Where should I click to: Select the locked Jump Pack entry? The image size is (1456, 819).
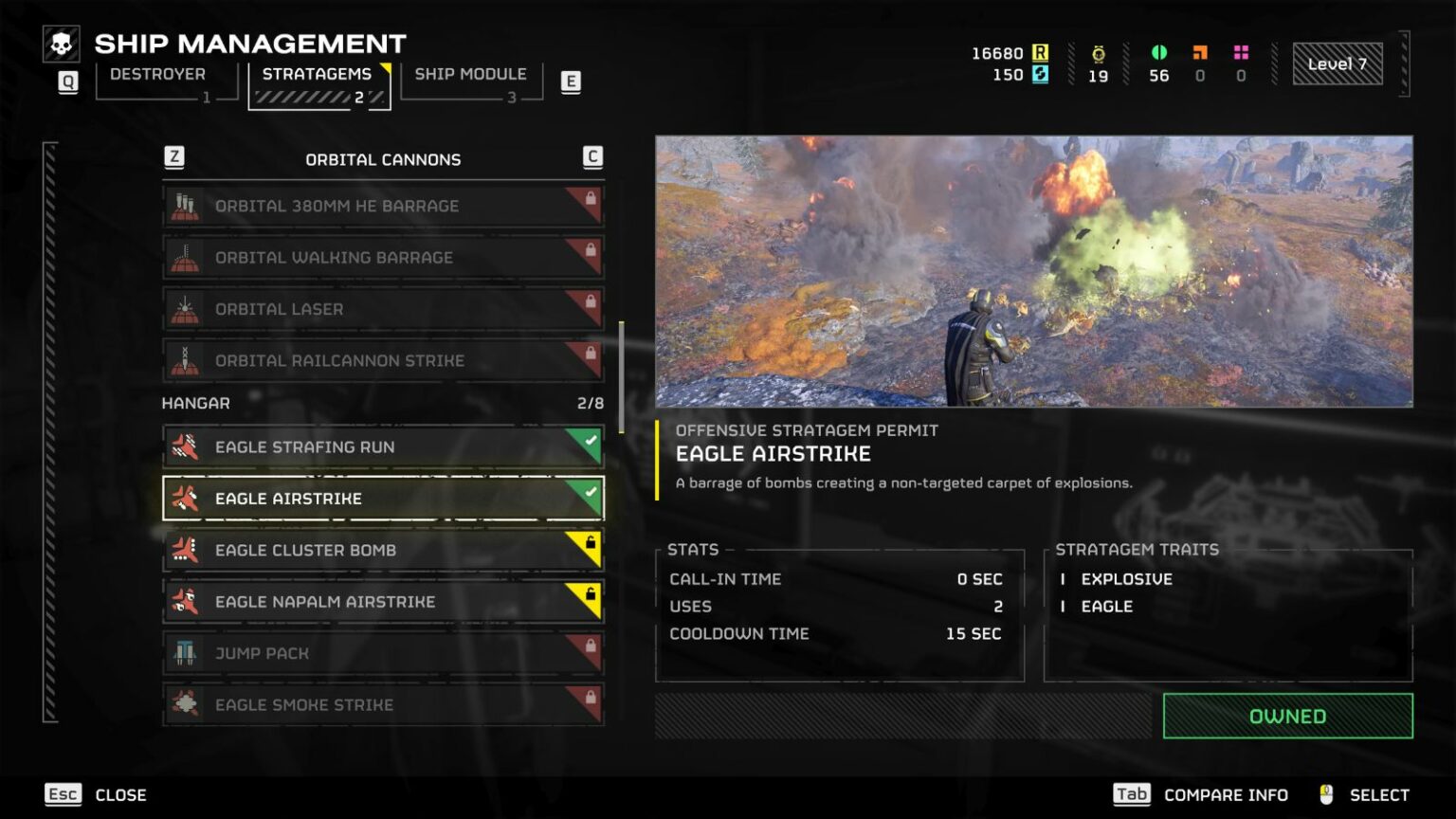point(383,653)
